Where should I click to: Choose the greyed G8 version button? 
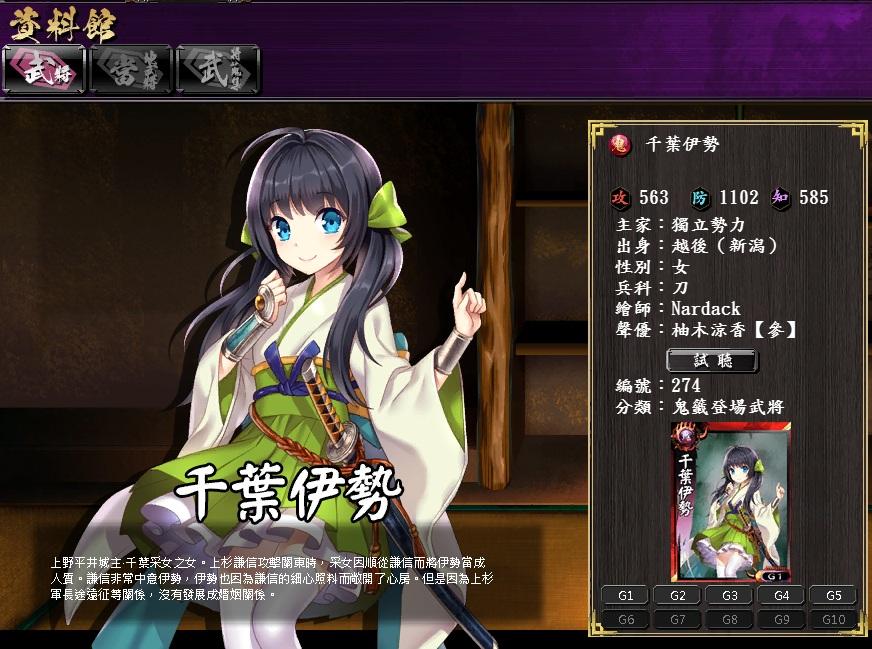(730, 620)
